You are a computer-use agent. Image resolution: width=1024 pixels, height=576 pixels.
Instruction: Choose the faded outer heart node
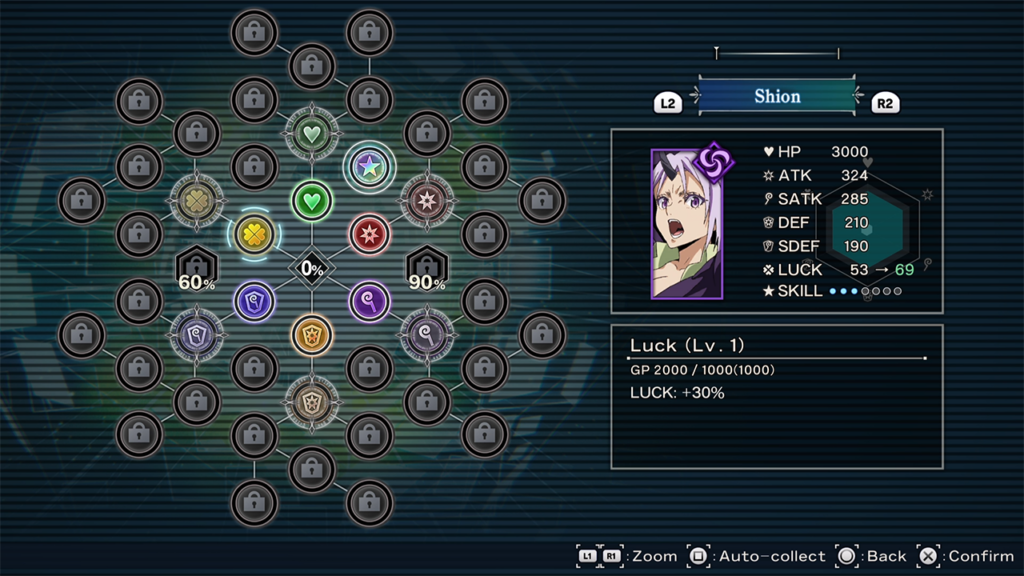tap(312, 132)
